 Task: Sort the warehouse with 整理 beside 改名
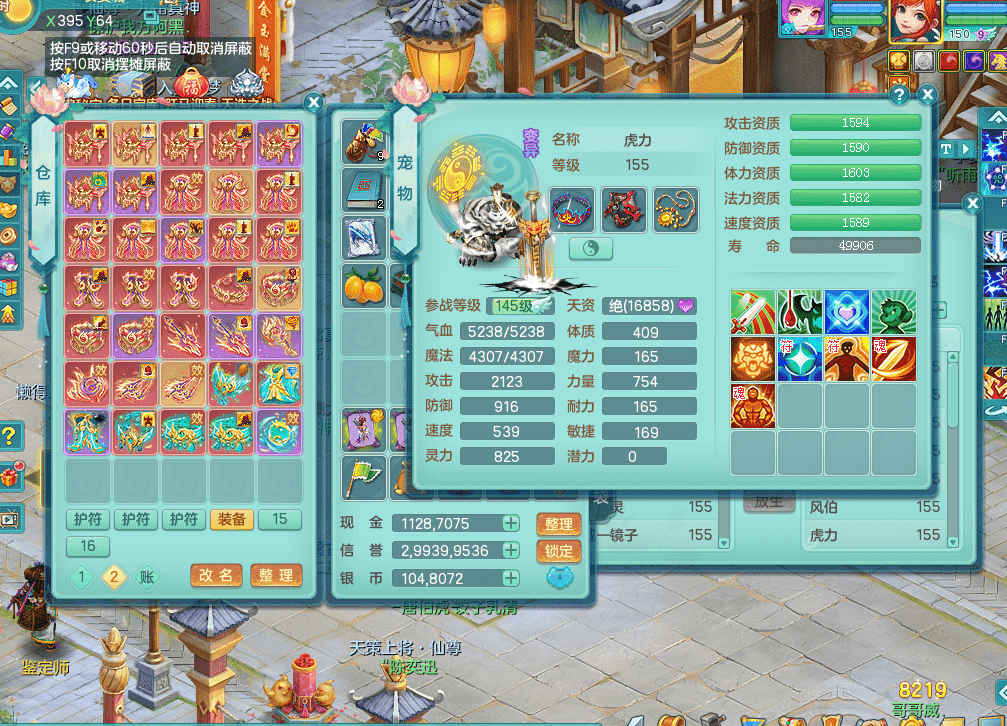[275, 576]
